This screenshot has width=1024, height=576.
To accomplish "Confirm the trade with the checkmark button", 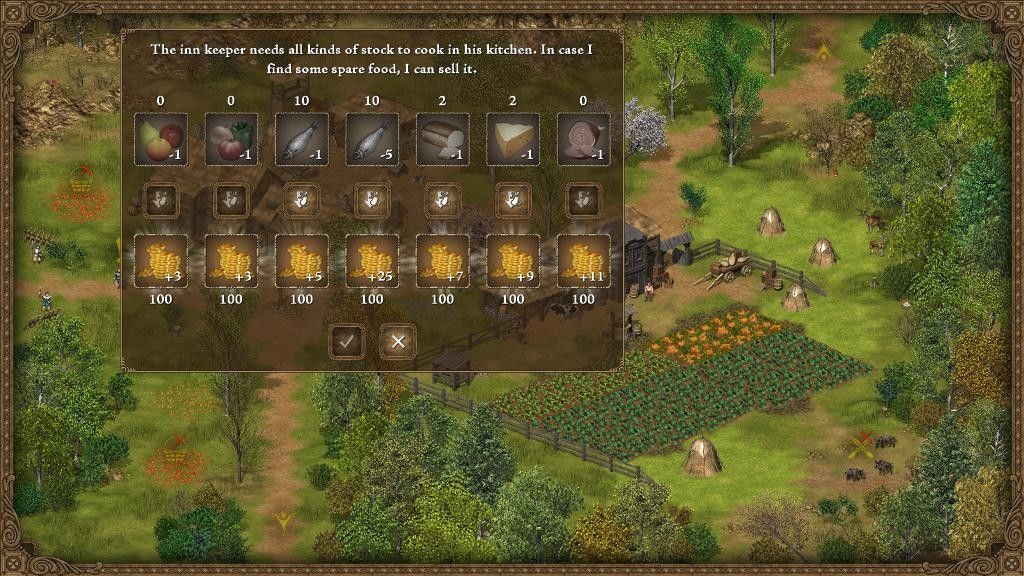I will pyautogui.click(x=346, y=342).
